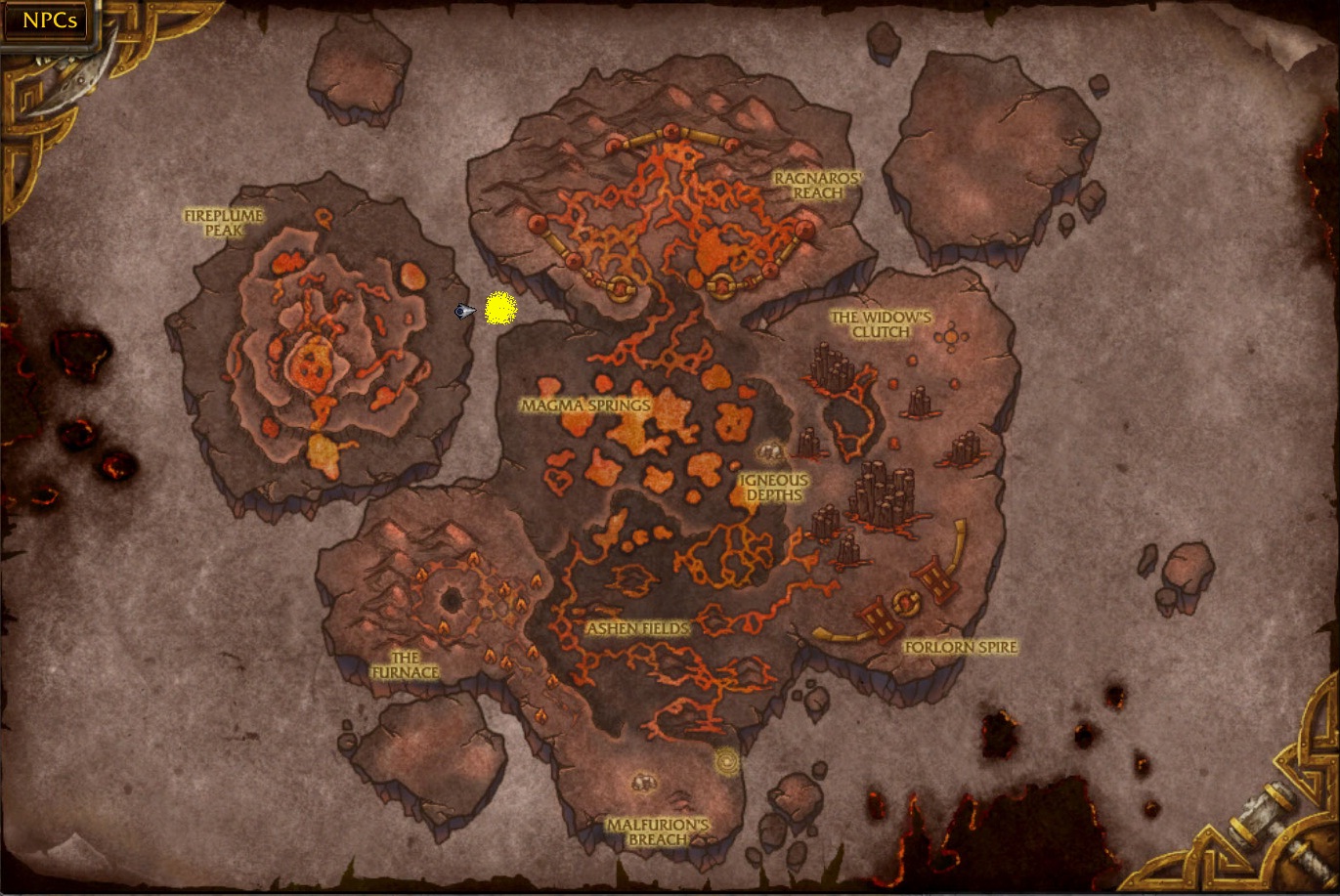
Task: Select the yellow quest blip near Fireplume Peak
Action: (500, 308)
